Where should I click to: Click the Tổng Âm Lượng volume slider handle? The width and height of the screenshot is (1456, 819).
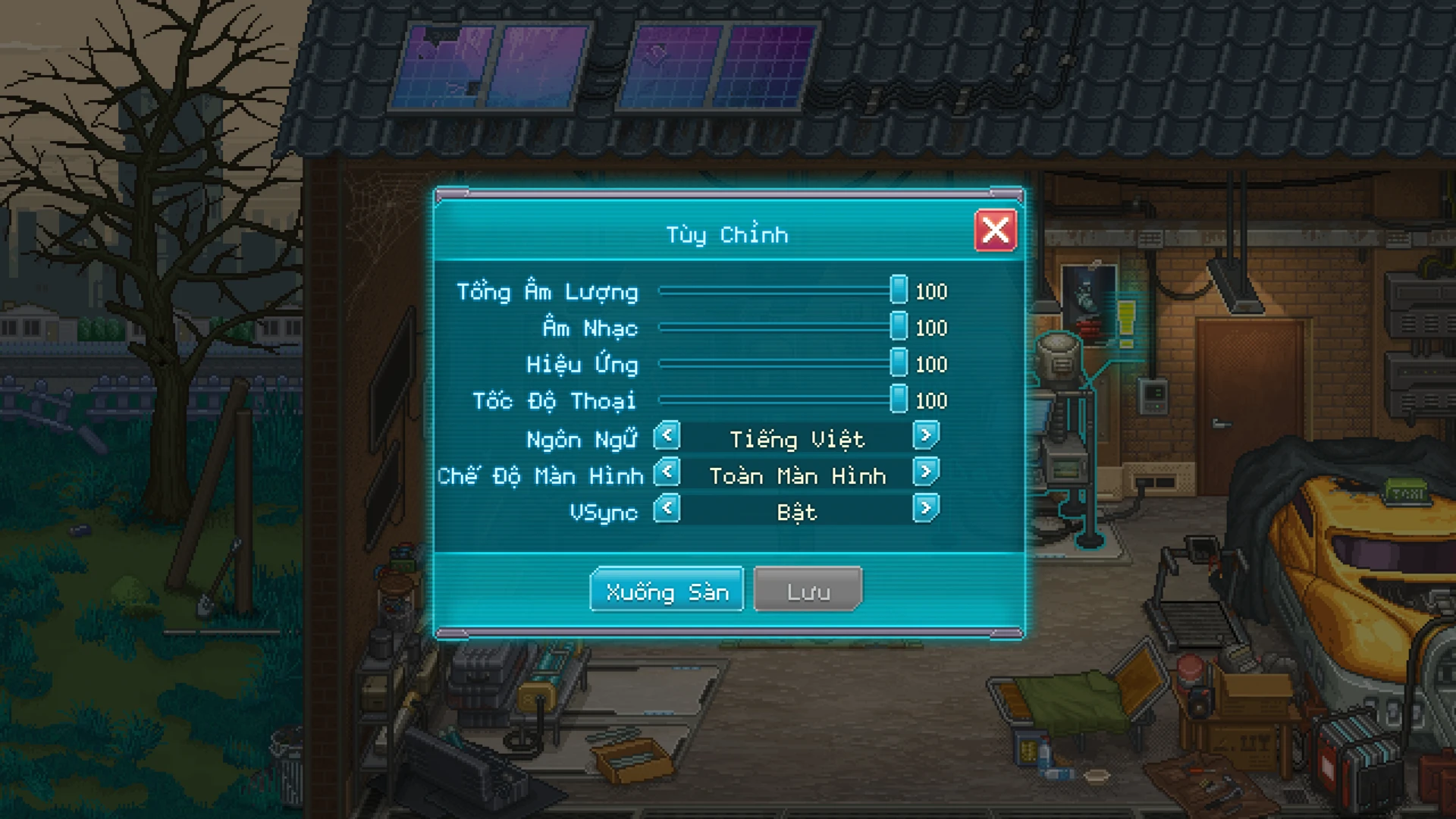click(899, 290)
